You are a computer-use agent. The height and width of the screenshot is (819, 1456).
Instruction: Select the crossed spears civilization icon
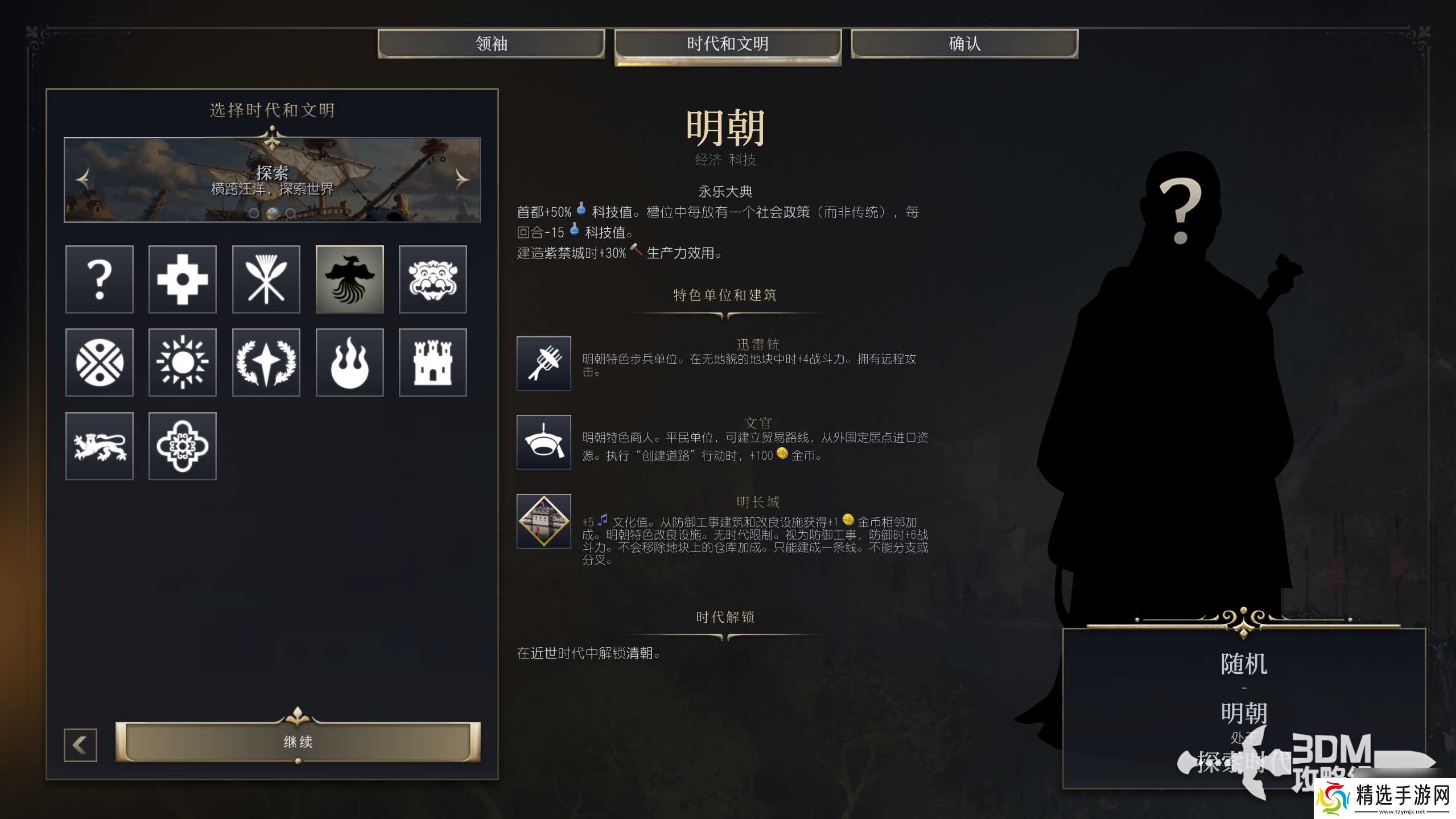click(x=266, y=279)
